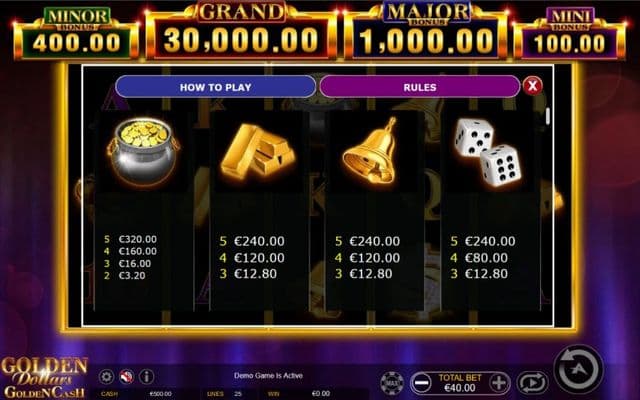Click the paytable scrollbar
Image resolution: width=640 pixels, height=400 pixels.
(546, 115)
